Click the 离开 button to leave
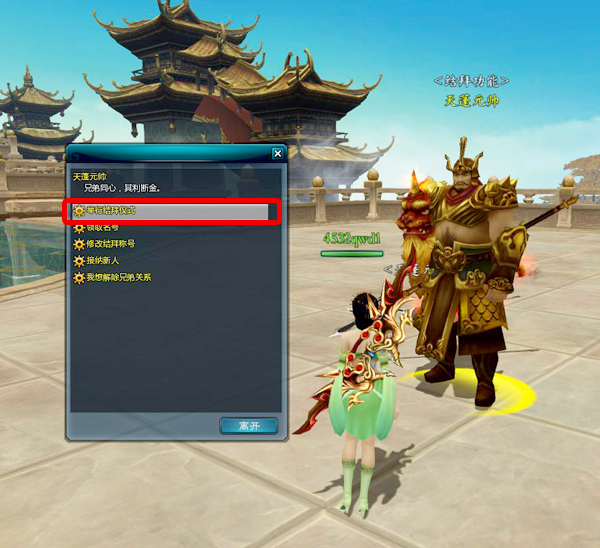This screenshot has width=600, height=548. coord(248,425)
